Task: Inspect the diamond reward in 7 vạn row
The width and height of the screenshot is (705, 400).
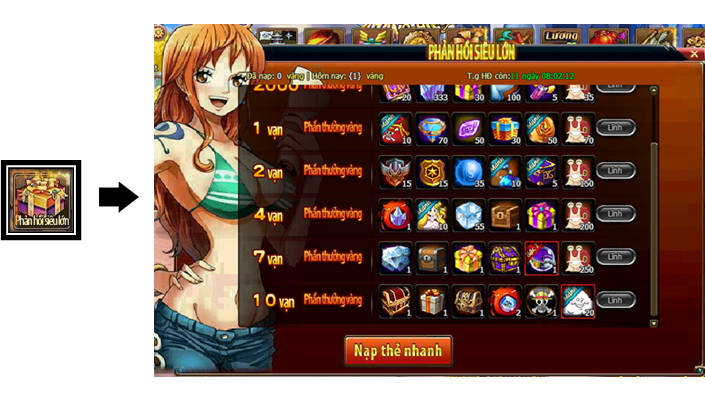Action: [x=395, y=257]
